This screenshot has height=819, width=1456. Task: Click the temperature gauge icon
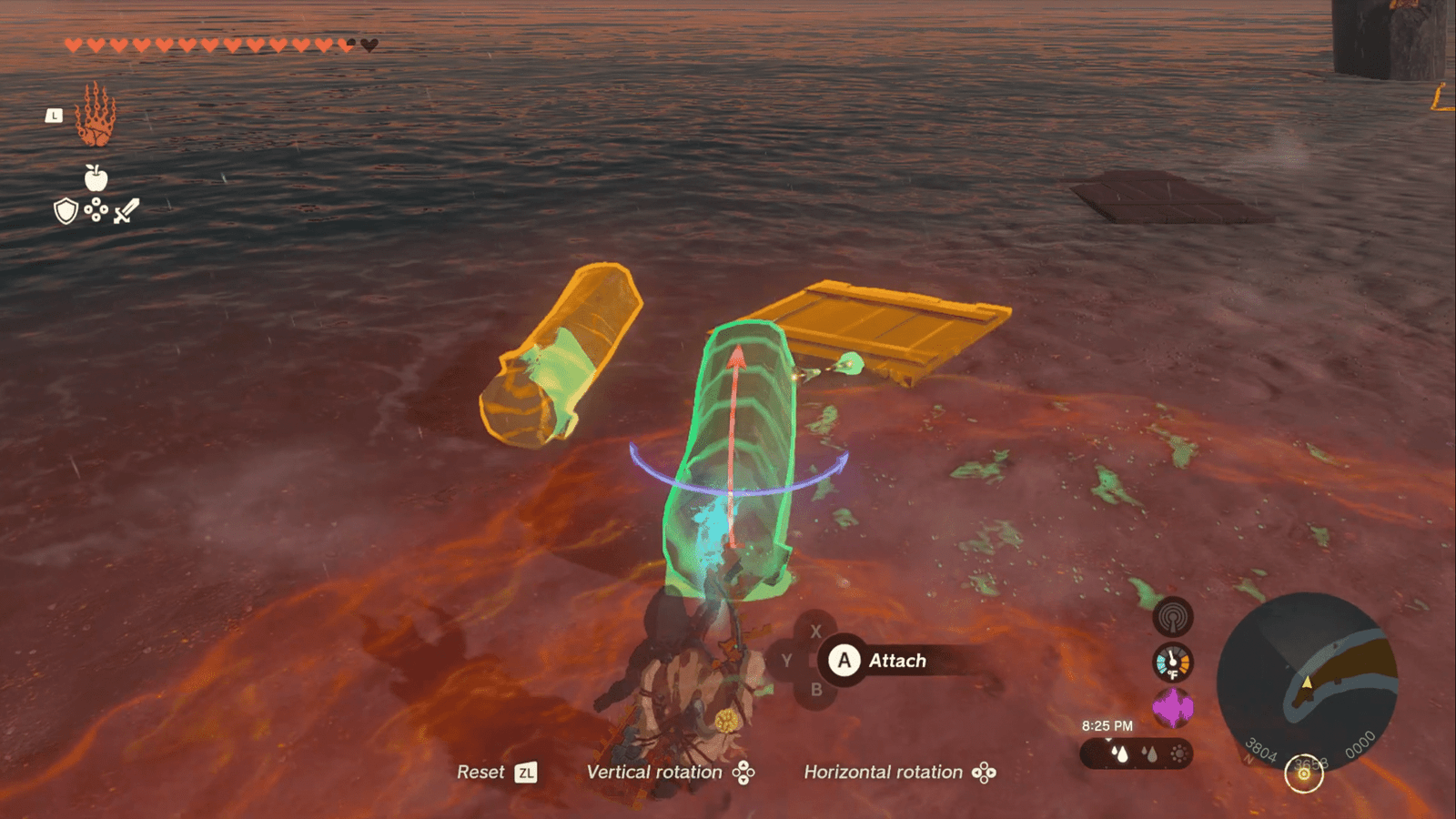1172,662
